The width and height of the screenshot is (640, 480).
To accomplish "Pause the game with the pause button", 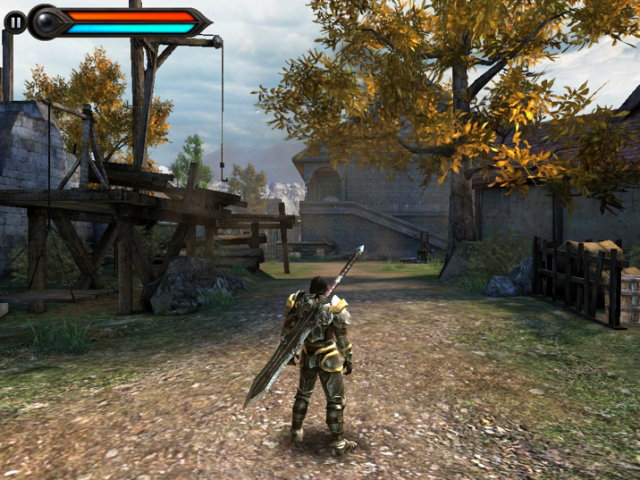I will pos(15,21).
